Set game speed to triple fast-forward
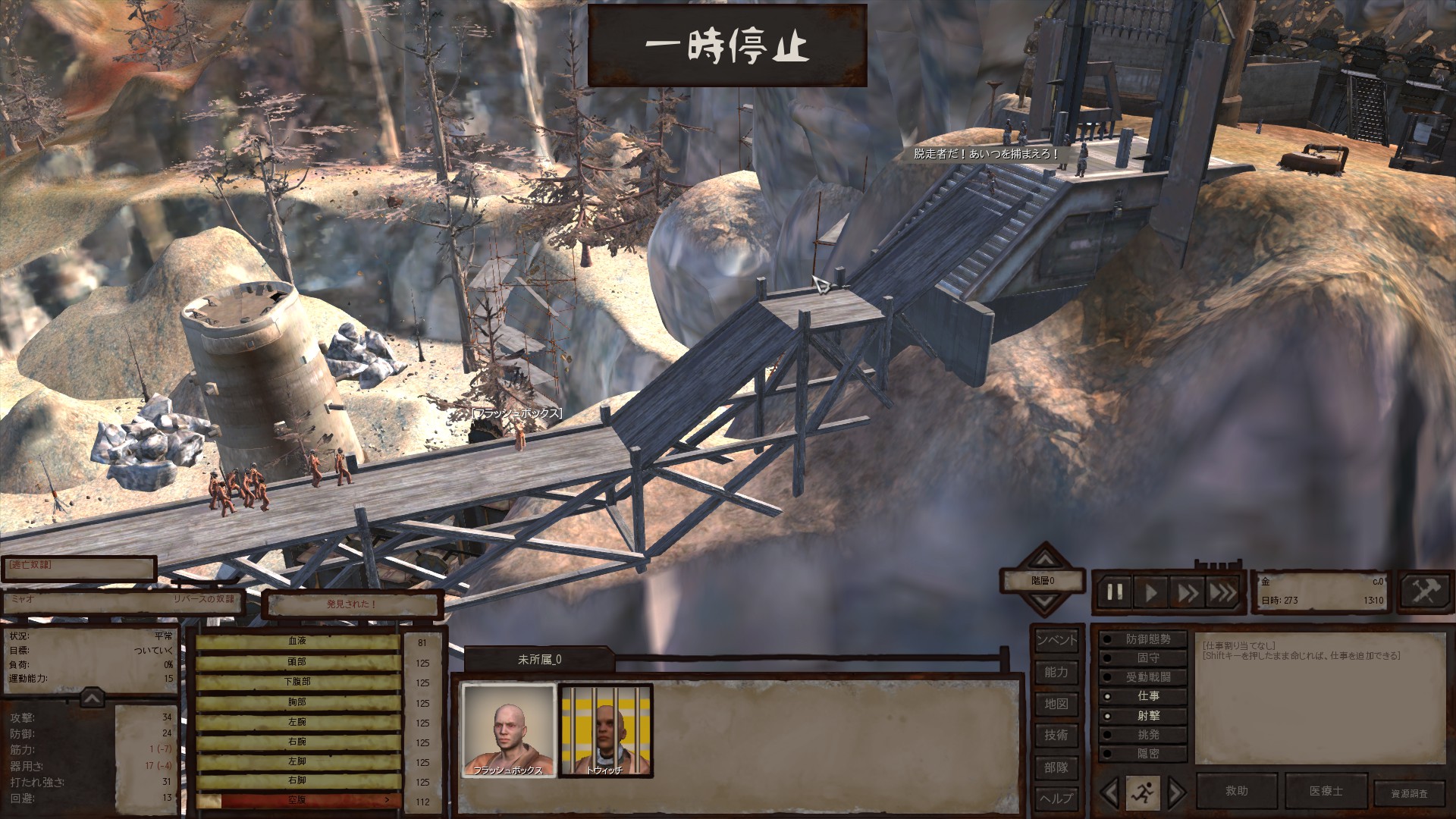 tap(1222, 591)
